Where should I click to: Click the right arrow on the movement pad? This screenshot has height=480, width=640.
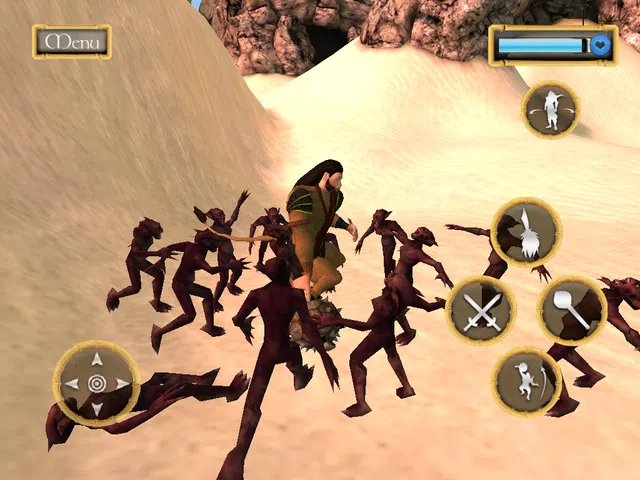(122, 384)
